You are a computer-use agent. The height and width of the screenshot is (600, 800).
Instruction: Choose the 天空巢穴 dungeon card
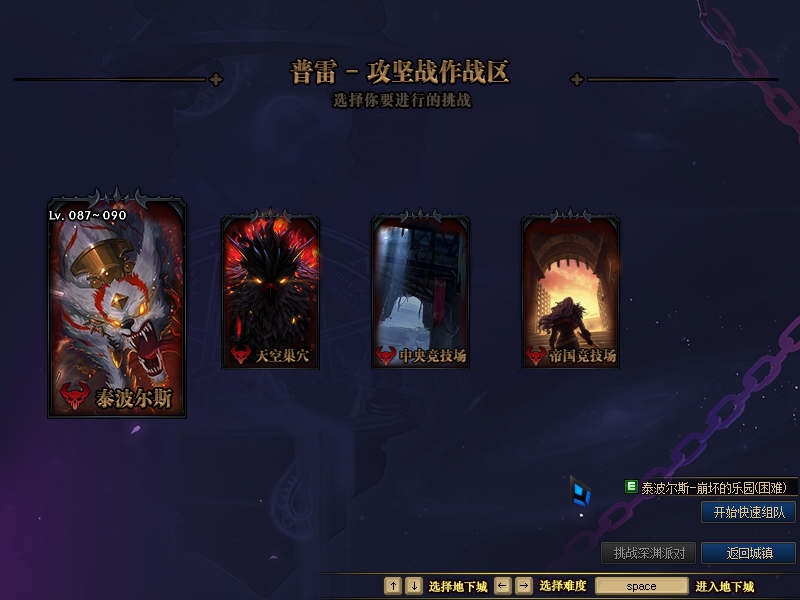tap(270, 292)
